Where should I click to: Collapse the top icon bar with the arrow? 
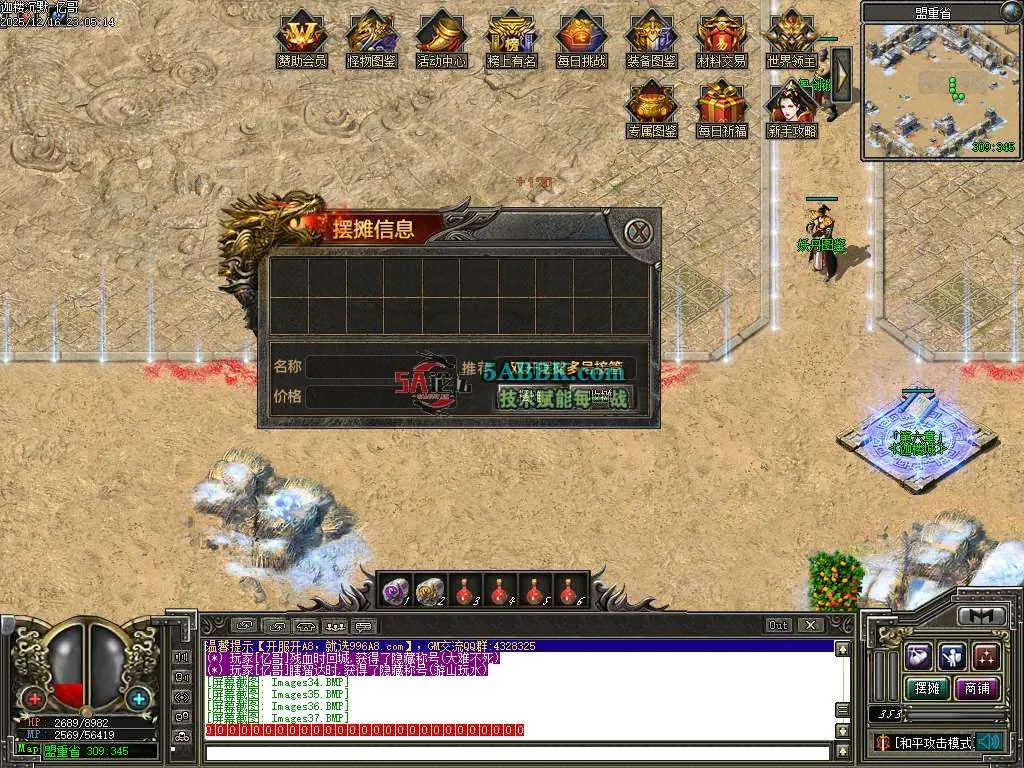pyautogui.click(x=841, y=73)
